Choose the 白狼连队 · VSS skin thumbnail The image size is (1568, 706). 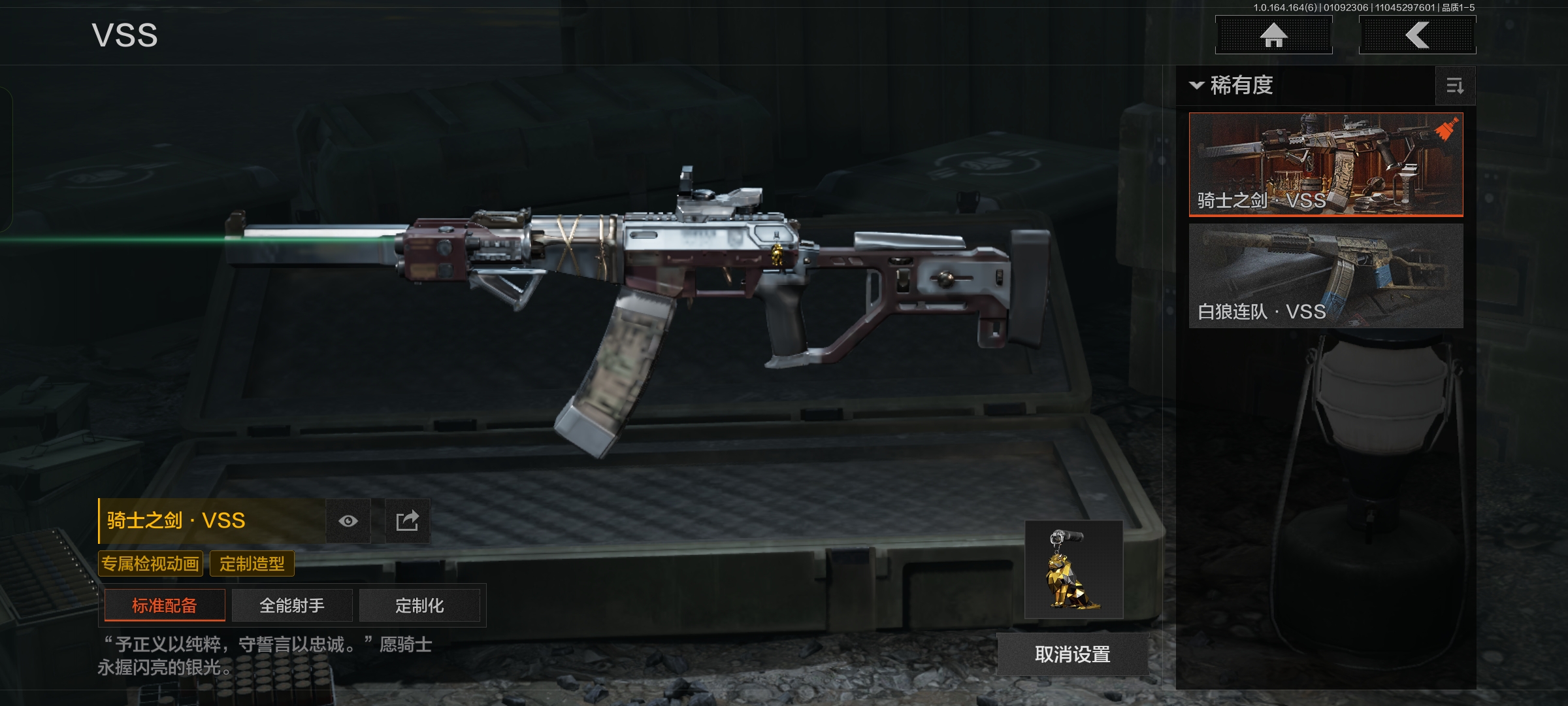coord(1326,276)
